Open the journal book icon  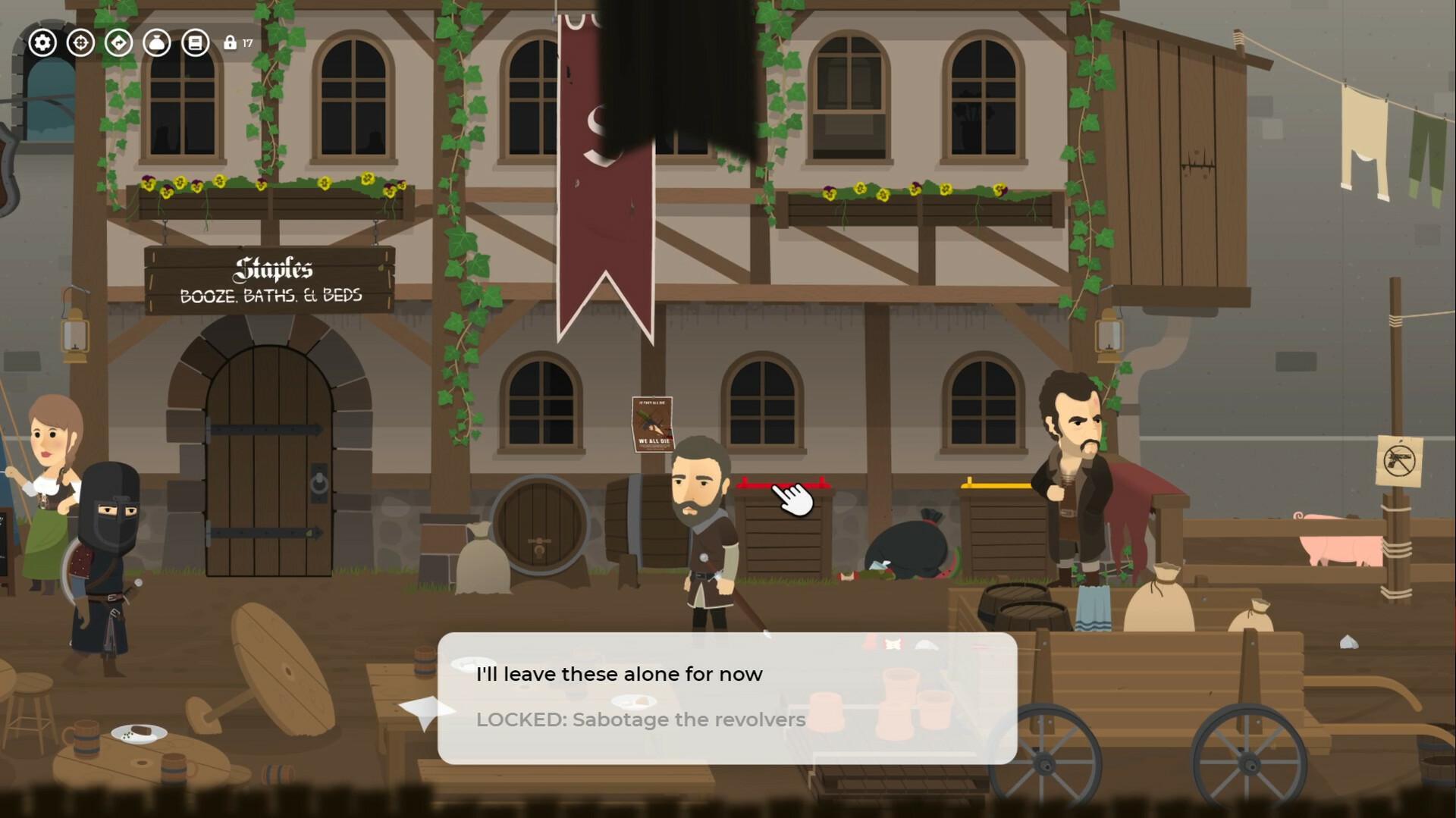coord(196,43)
